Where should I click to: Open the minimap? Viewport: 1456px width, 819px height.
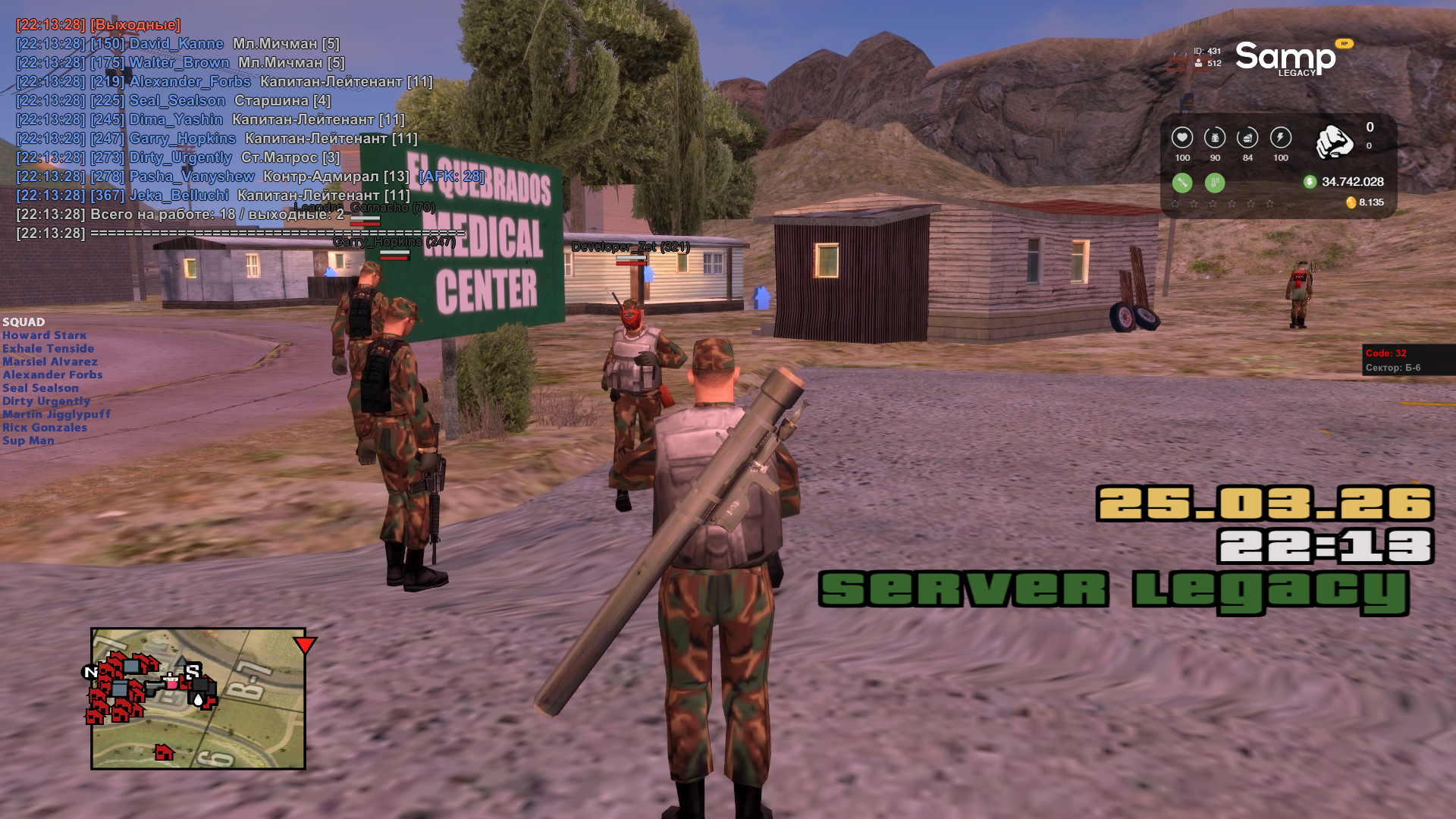[198, 698]
